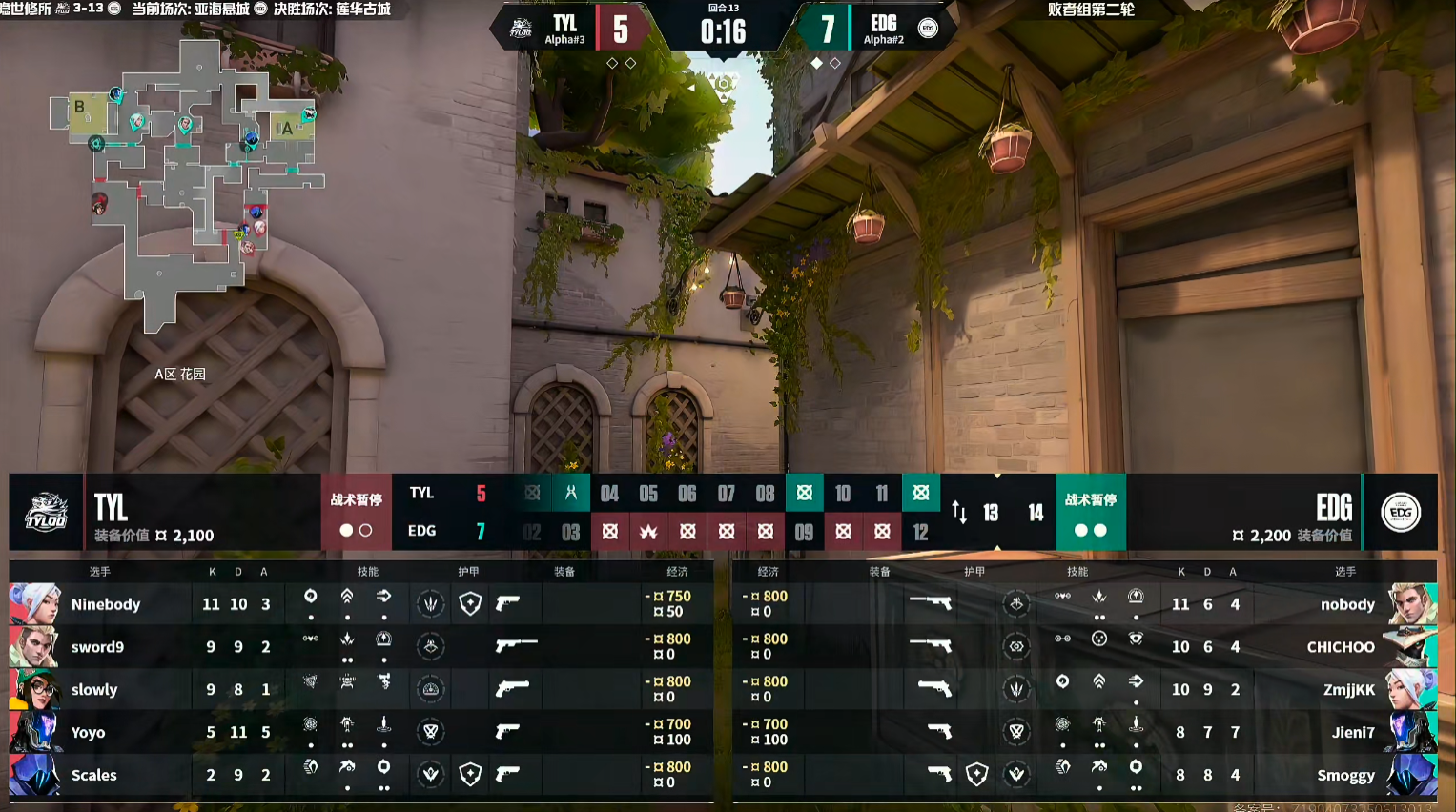The width and height of the screenshot is (1456, 812).
Task: Click the EDG circular logo beside the scoreboard
Action: (1400, 513)
